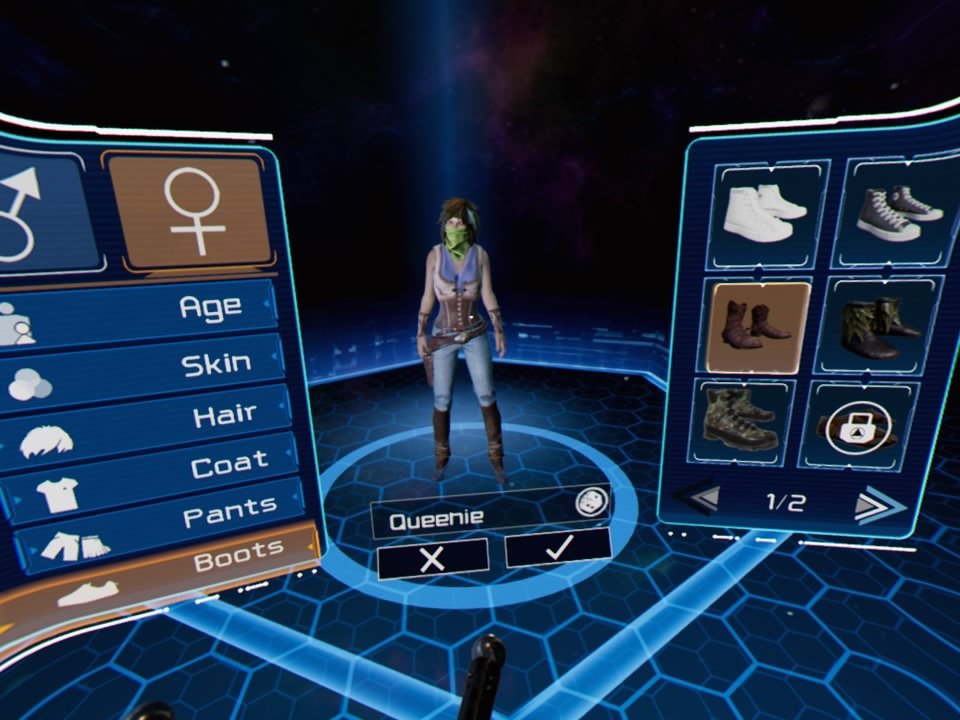Choose the female gender symbol

click(190, 212)
